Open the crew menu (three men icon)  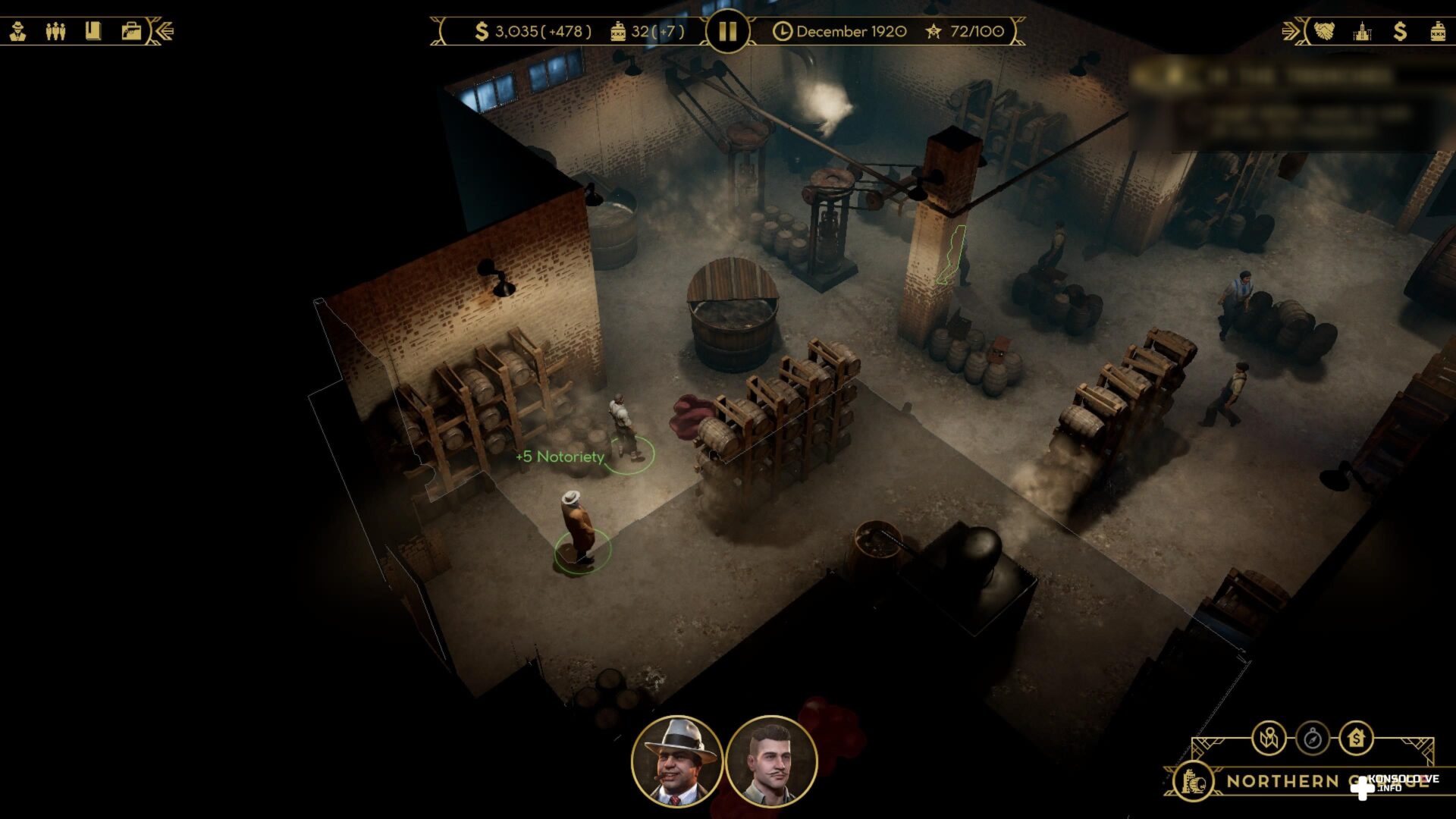pos(55,31)
